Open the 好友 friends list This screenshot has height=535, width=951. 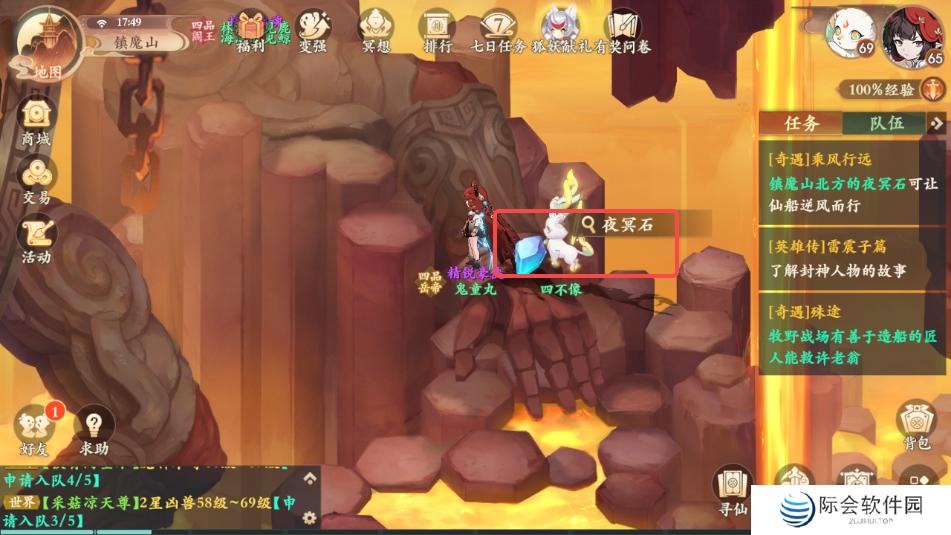(x=36, y=428)
